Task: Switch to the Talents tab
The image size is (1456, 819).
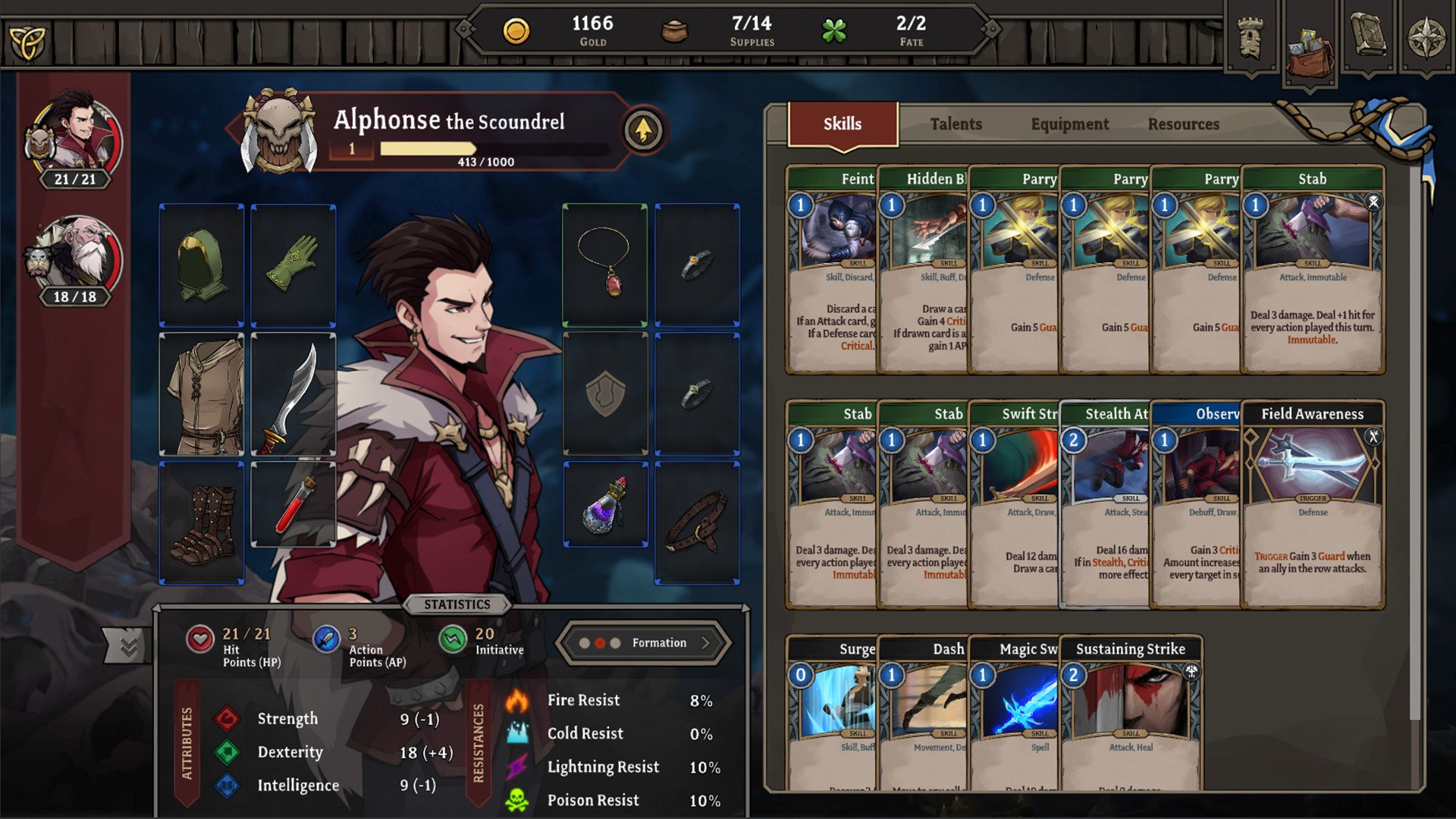Action: click(955, 124)
